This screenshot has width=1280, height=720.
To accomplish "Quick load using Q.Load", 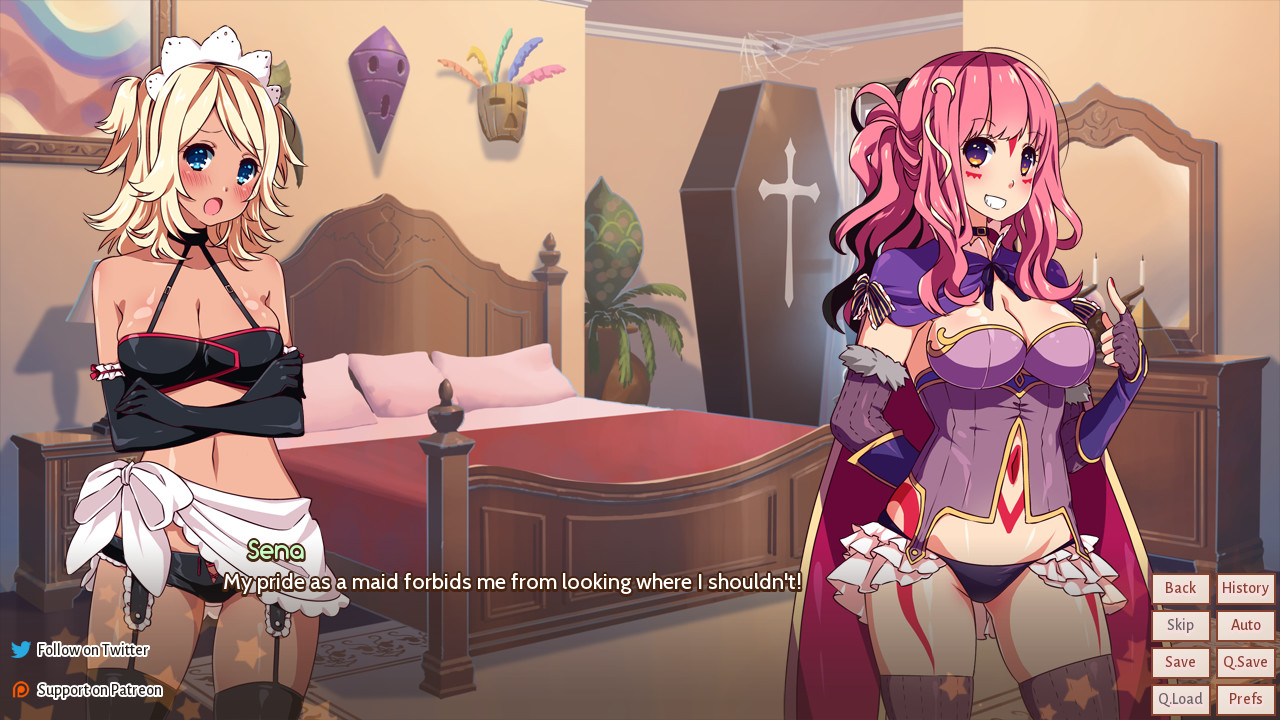I will click(x=1180, y=698).
